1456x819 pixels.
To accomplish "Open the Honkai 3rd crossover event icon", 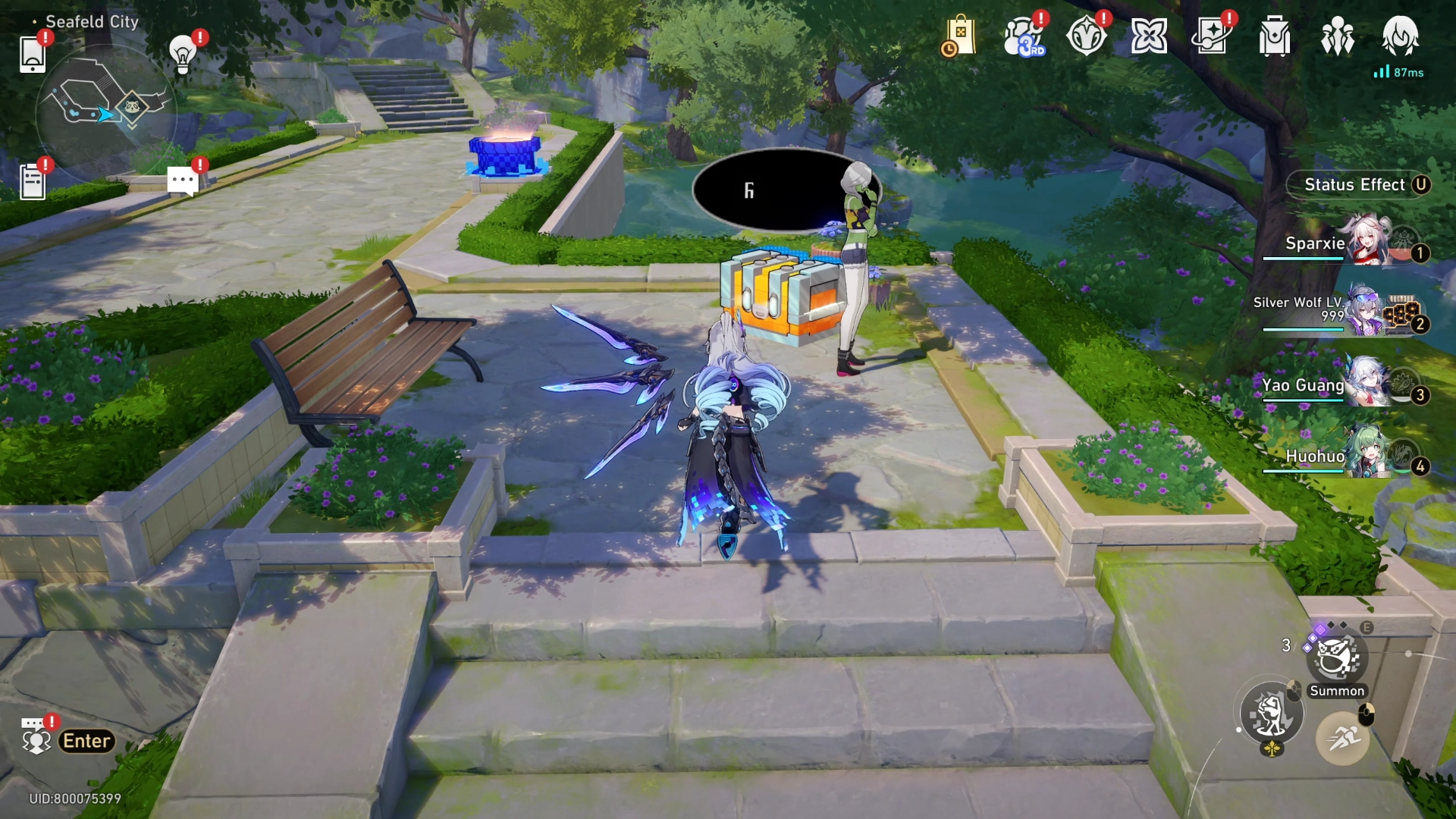I will click(x=1025, y=36).
